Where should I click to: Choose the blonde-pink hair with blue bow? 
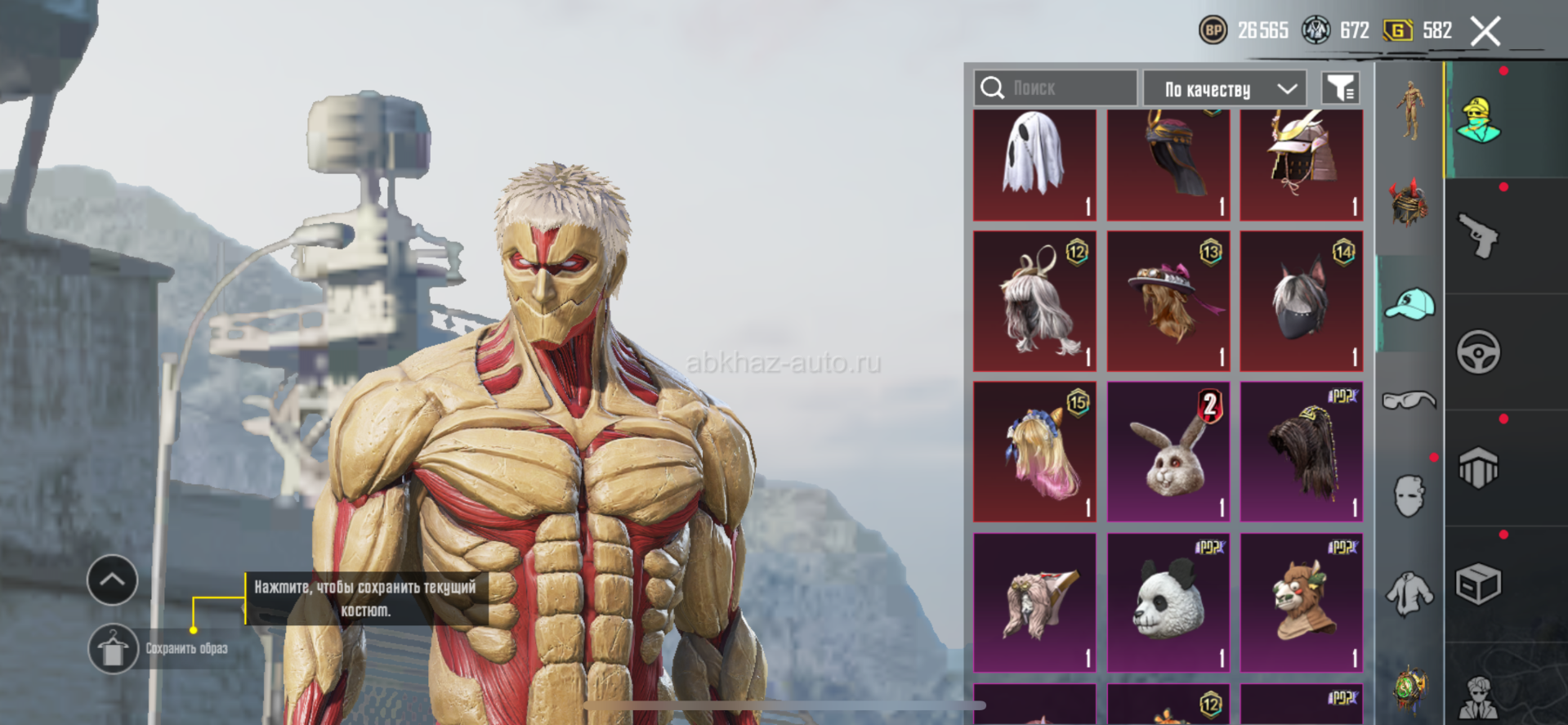[1034, 452]
